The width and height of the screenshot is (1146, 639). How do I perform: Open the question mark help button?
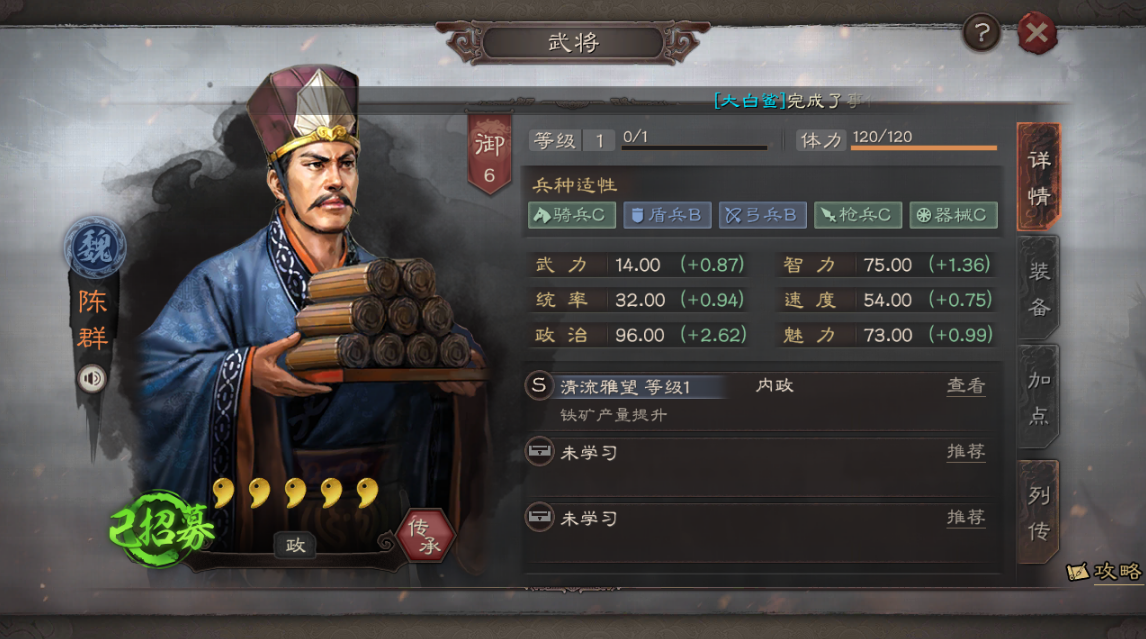tap(981, 35)
